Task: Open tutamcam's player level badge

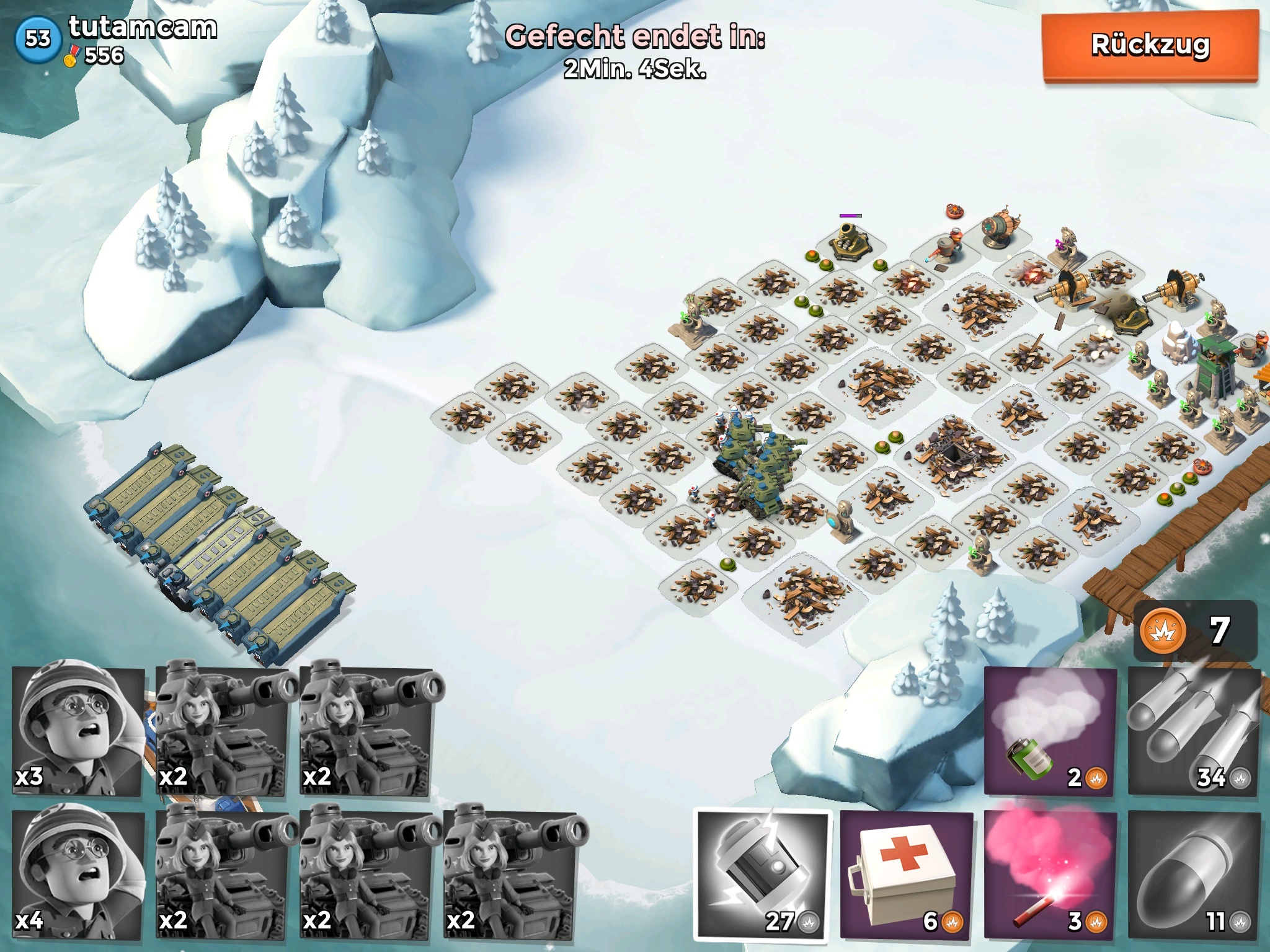Action: (x=38, y=39)
